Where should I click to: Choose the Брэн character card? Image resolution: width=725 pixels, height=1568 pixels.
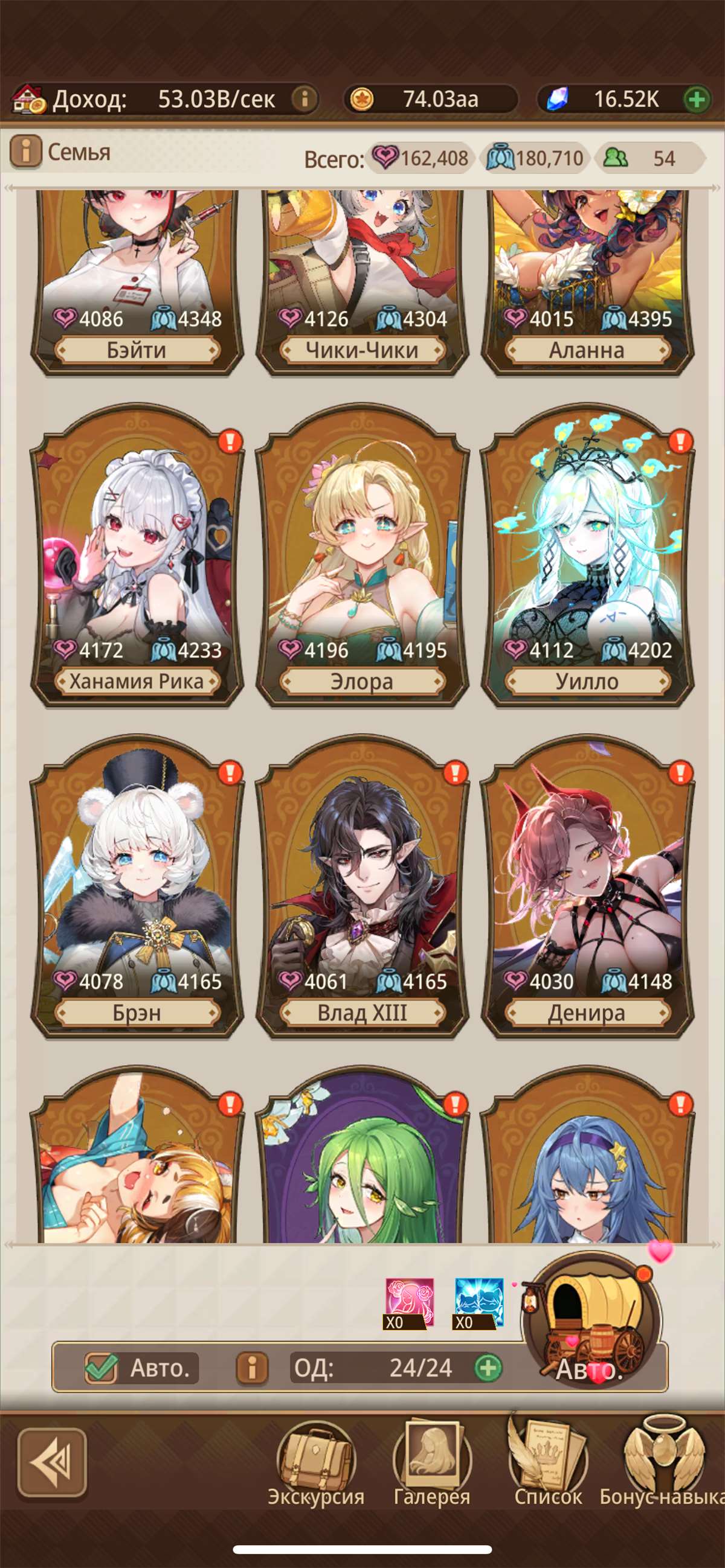(137, 889)
